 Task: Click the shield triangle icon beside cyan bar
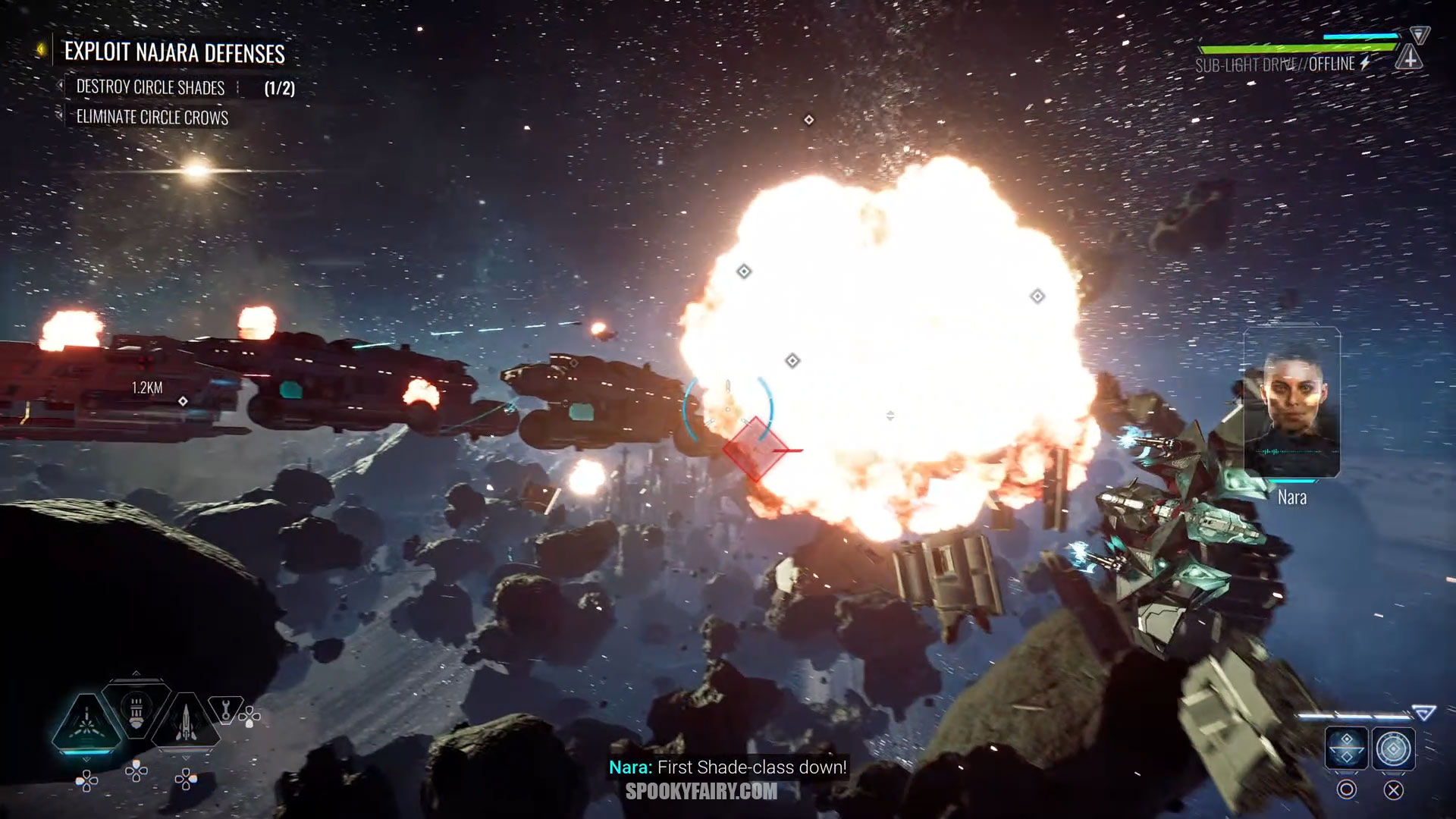click(1420, 34)
